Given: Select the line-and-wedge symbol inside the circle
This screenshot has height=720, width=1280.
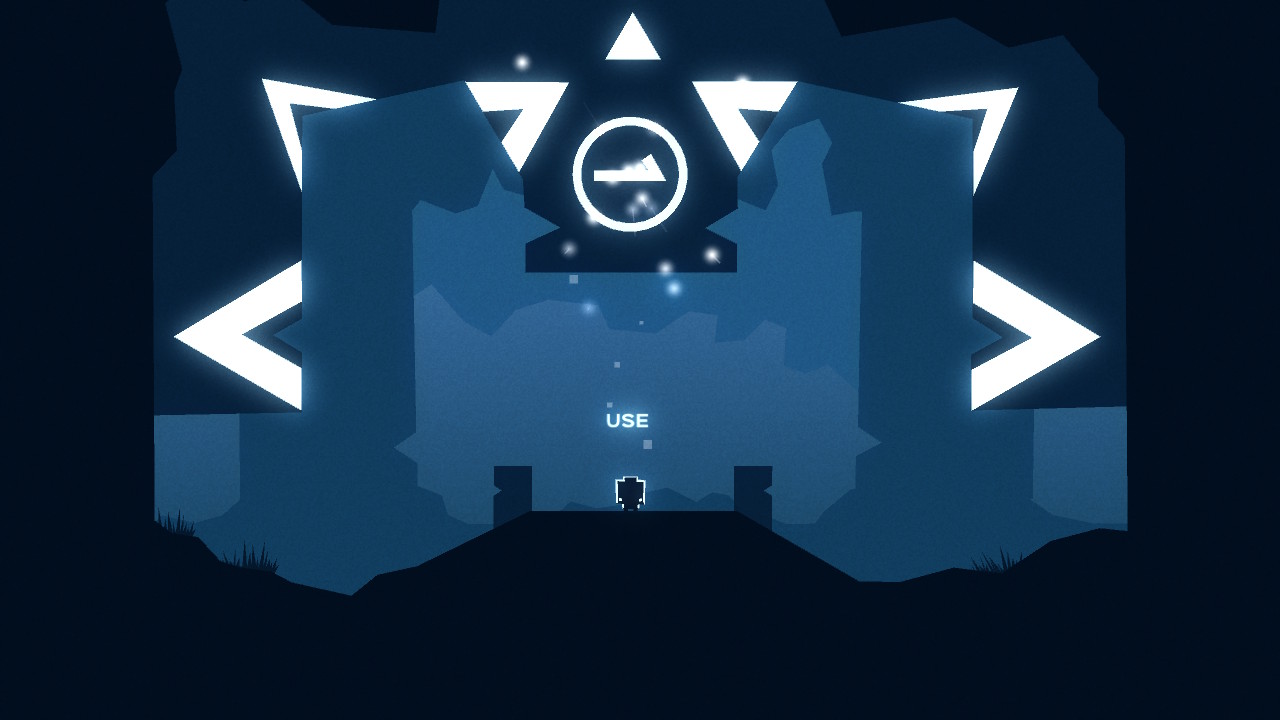Looking at the screenshot, I should pyautogui.click(x=632, y=173).
